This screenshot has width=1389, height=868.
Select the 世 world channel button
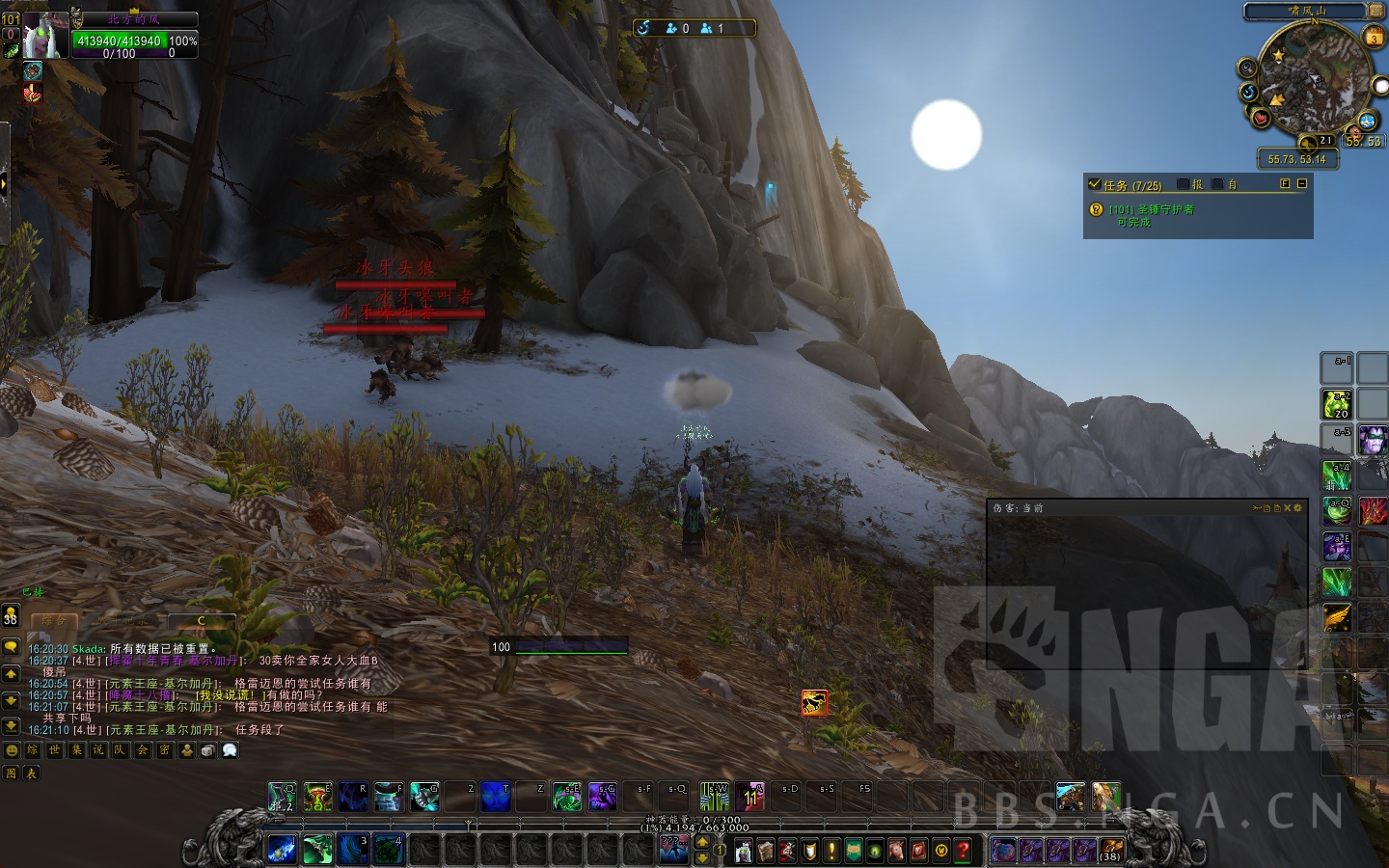click(x=54, y=749)
